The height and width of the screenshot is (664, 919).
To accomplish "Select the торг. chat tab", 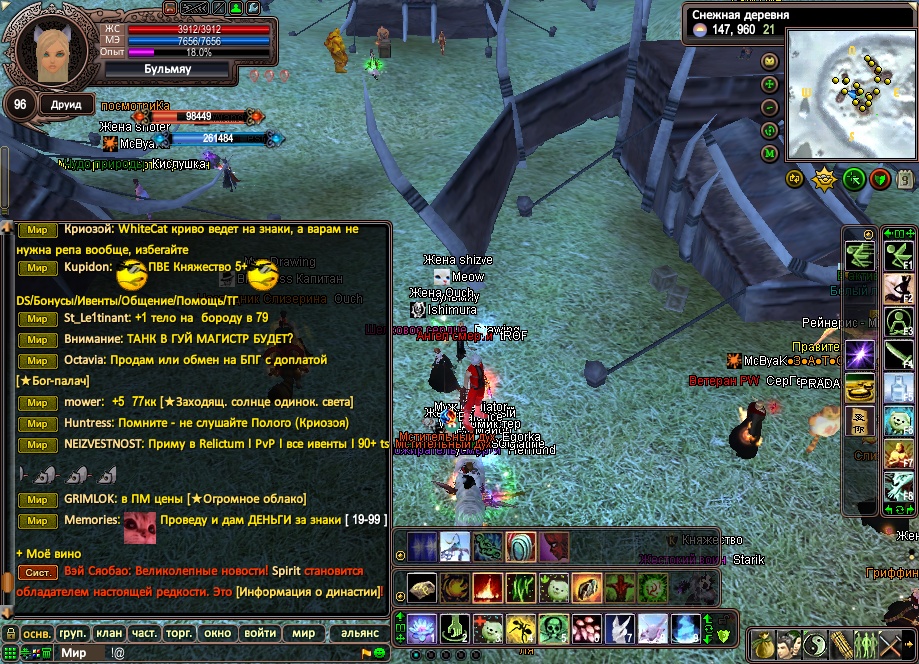I will pyautogui.click(x=182, y=634).
